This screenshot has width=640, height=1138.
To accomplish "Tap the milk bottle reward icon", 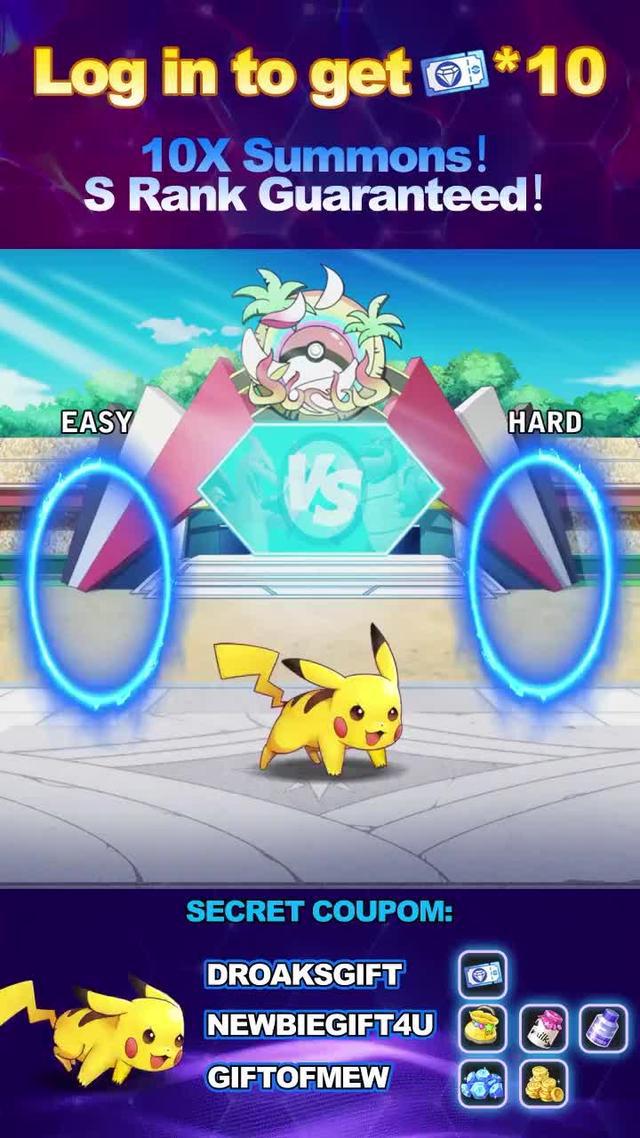I will pos(544,1027).
